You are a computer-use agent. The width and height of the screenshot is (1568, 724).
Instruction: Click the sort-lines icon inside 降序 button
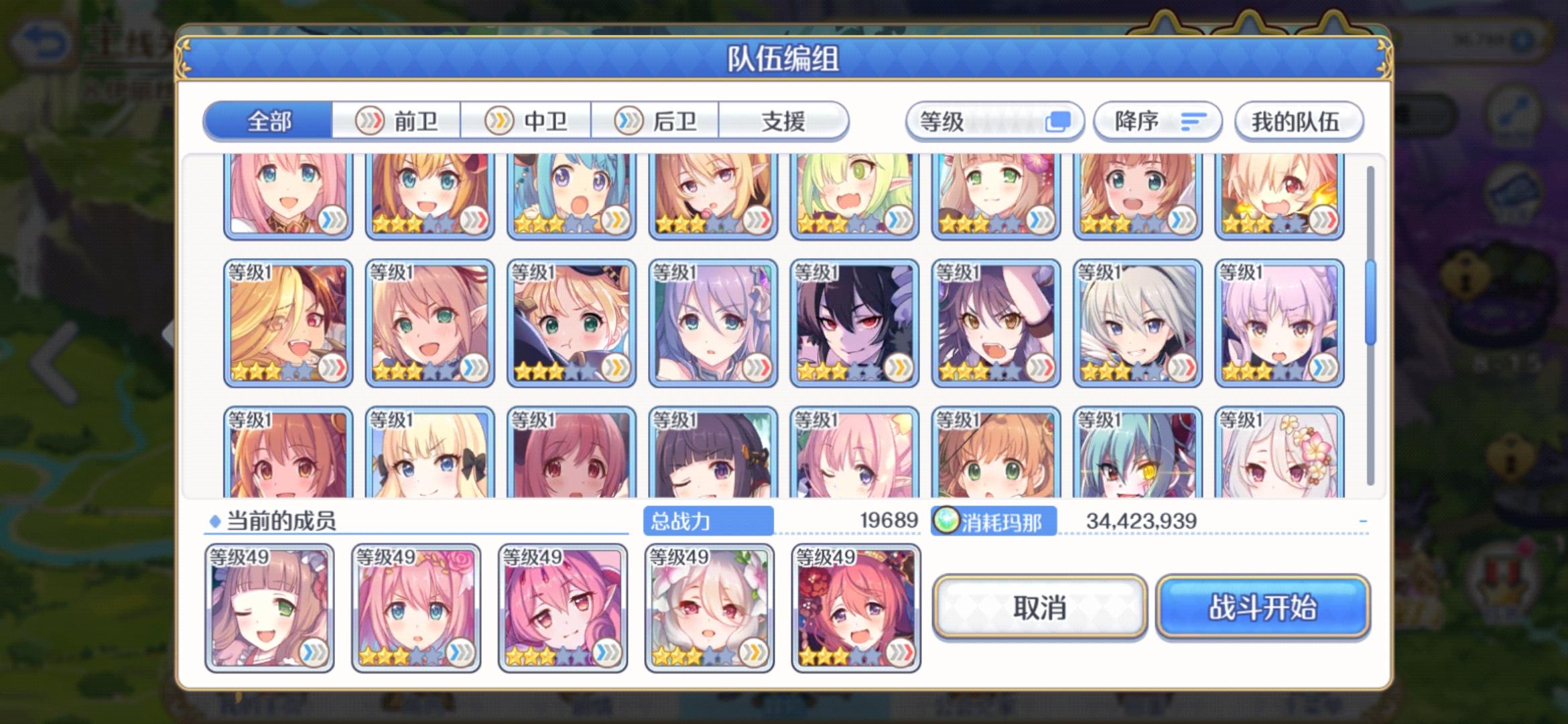tap(1193, 121)
